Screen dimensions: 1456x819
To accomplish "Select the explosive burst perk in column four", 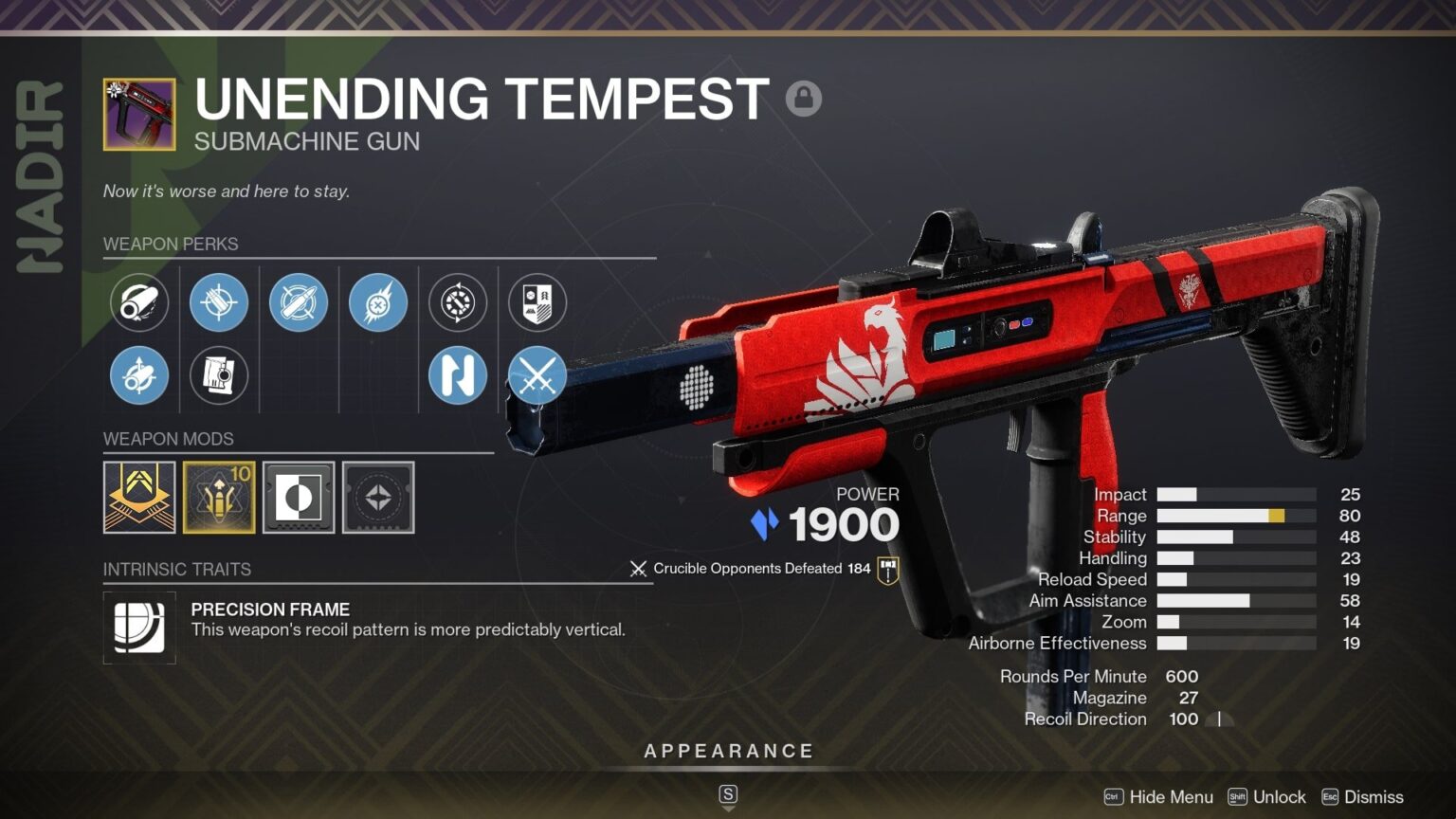I will [x=379, y=302].
